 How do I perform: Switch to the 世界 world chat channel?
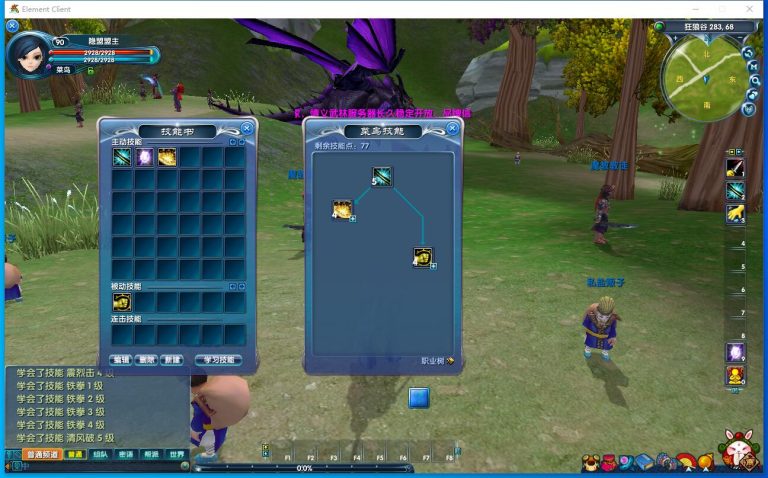(176, 454)
